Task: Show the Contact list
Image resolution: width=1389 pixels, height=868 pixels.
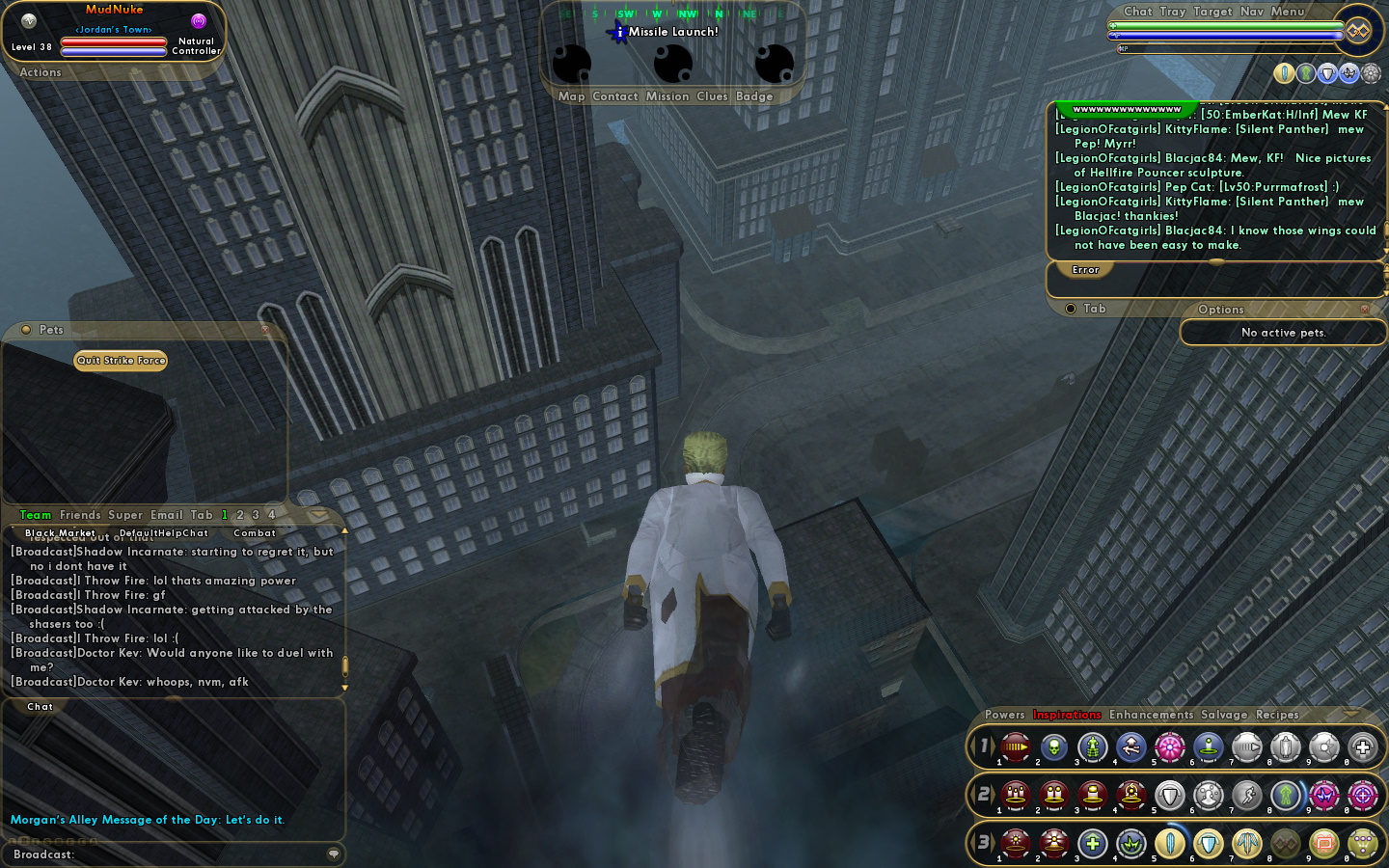Action: [x=615, y=96]
